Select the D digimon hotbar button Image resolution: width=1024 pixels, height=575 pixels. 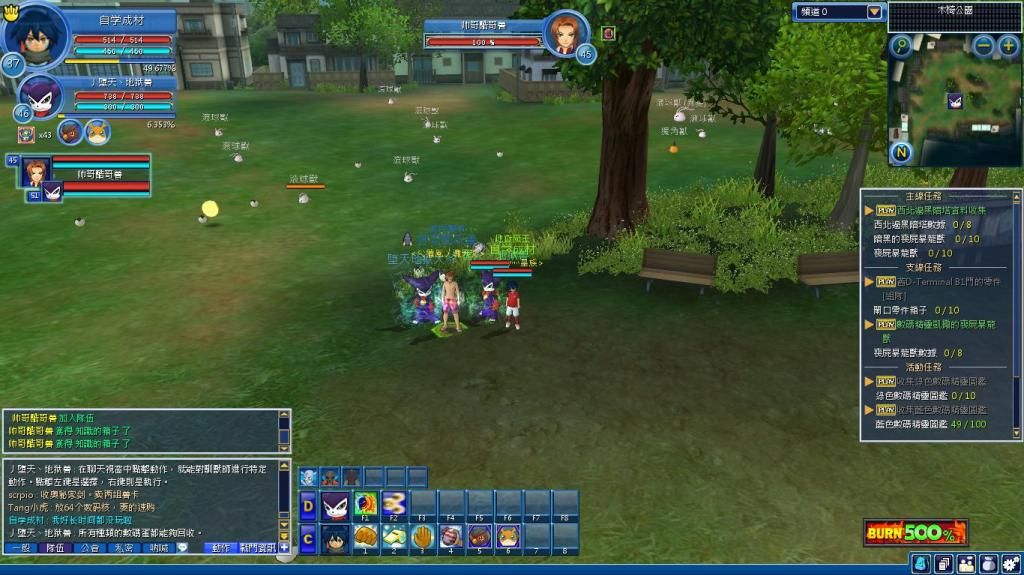click(x=308, y=504)
